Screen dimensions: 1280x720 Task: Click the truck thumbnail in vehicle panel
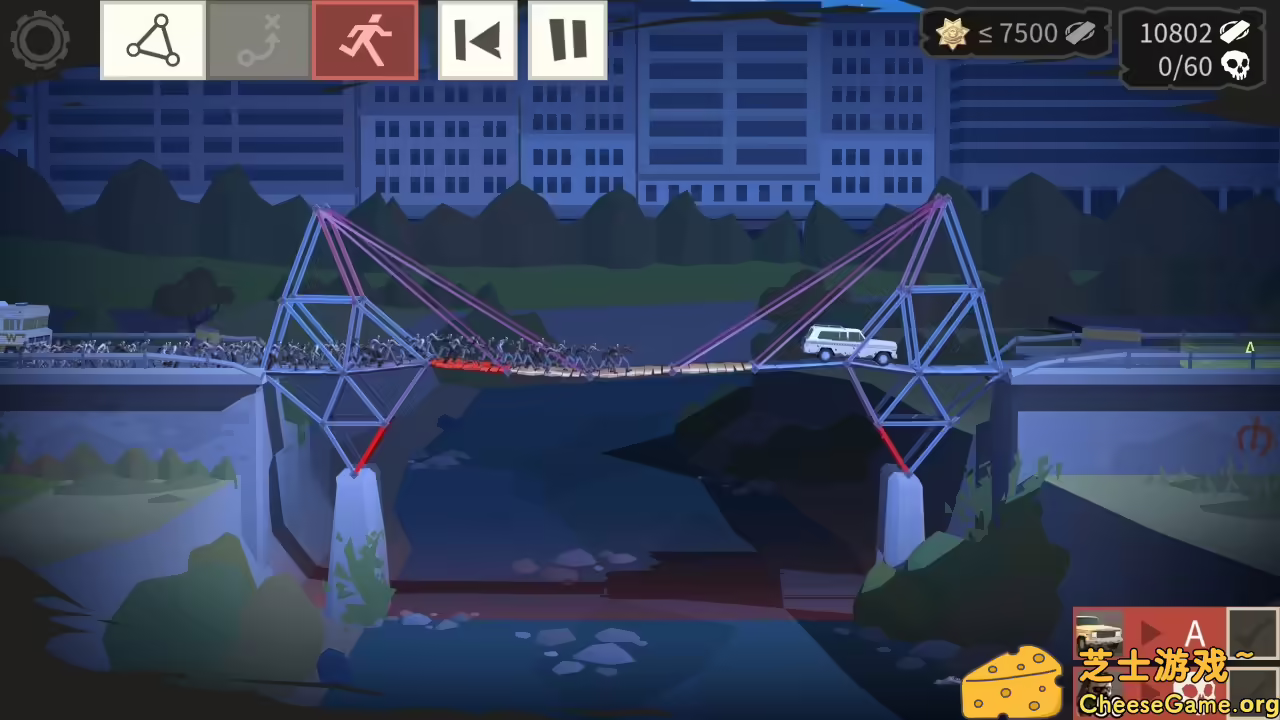coord(1098,630)
